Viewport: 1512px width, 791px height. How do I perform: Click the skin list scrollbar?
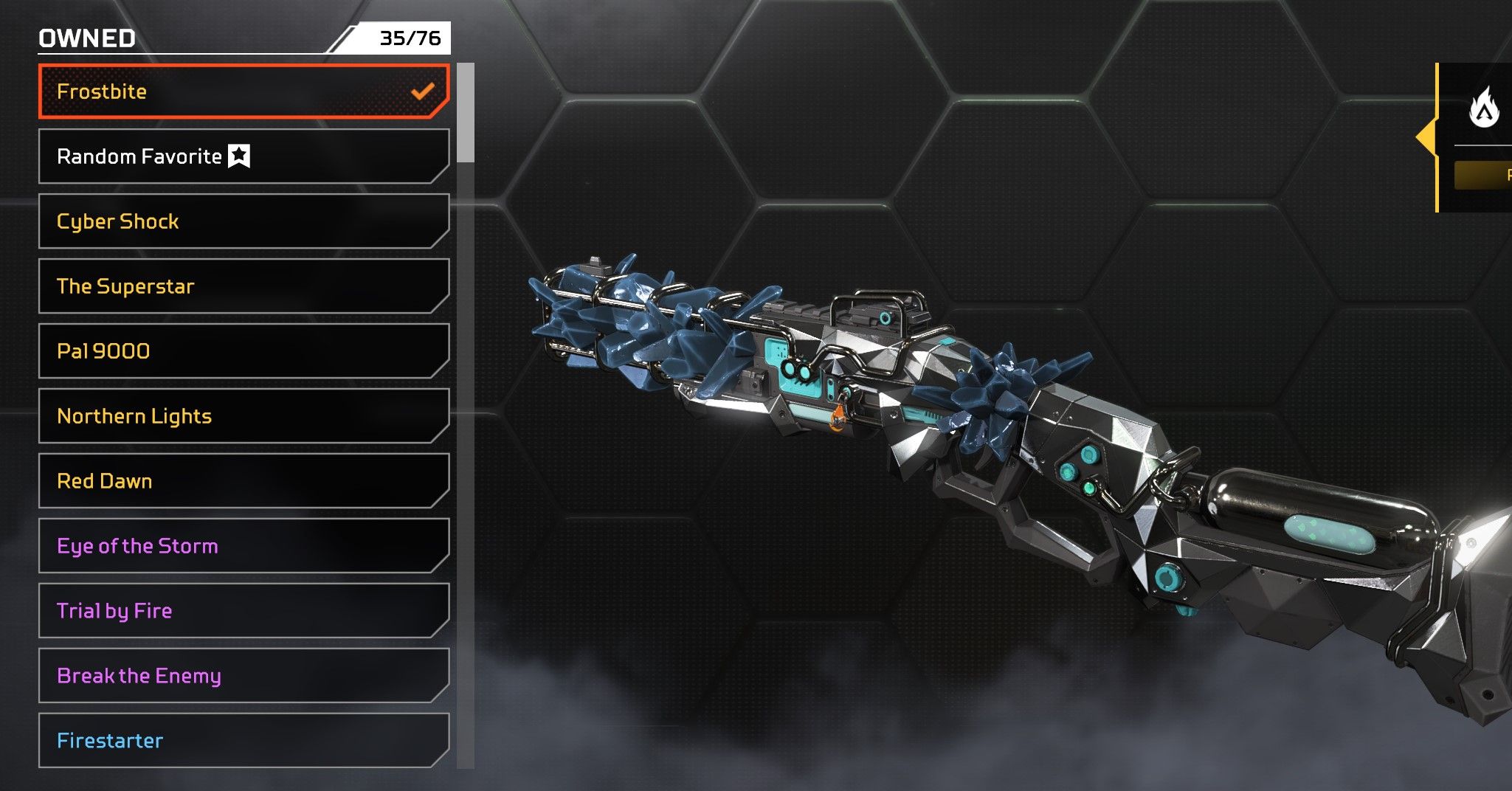point(466,113)
